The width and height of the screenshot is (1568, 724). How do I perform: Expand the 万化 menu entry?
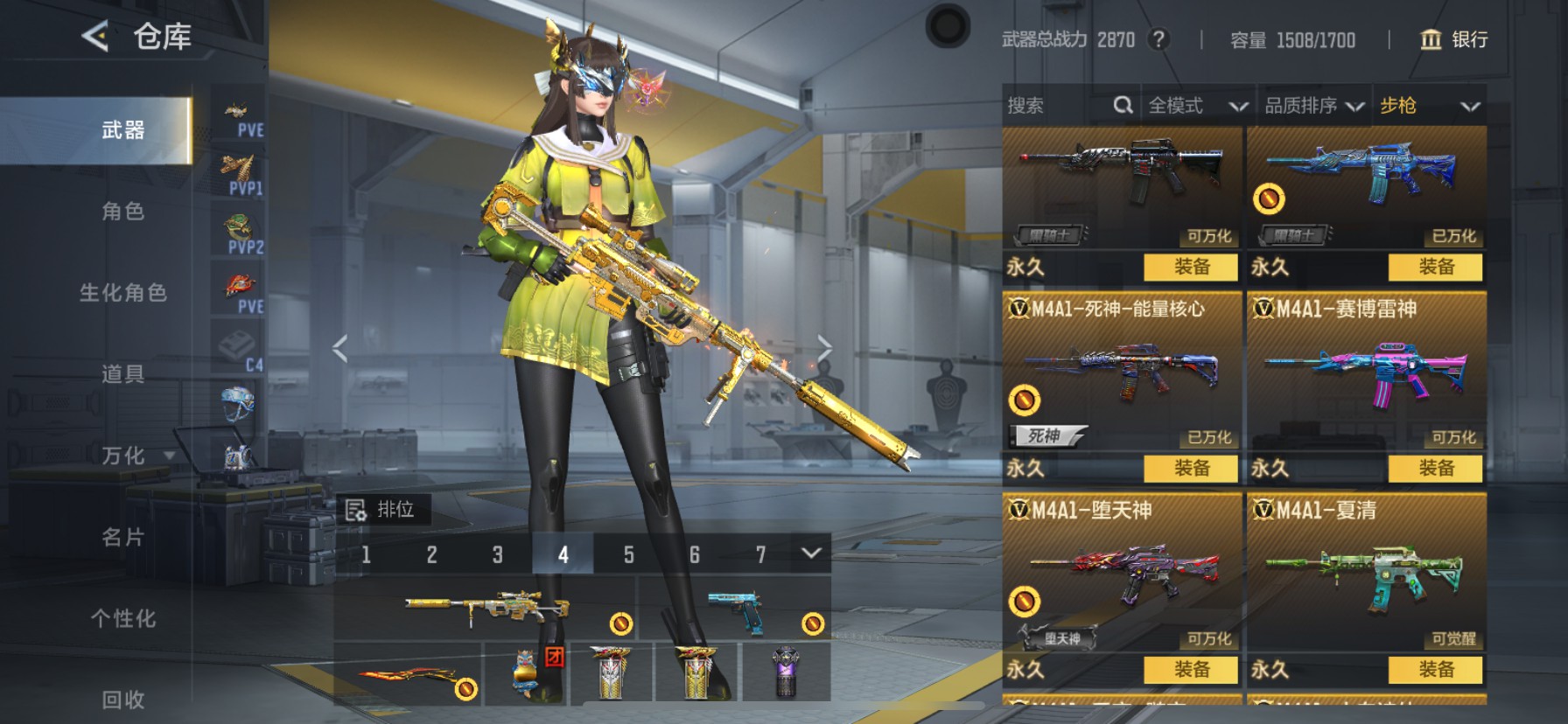(x=131, y=456)
